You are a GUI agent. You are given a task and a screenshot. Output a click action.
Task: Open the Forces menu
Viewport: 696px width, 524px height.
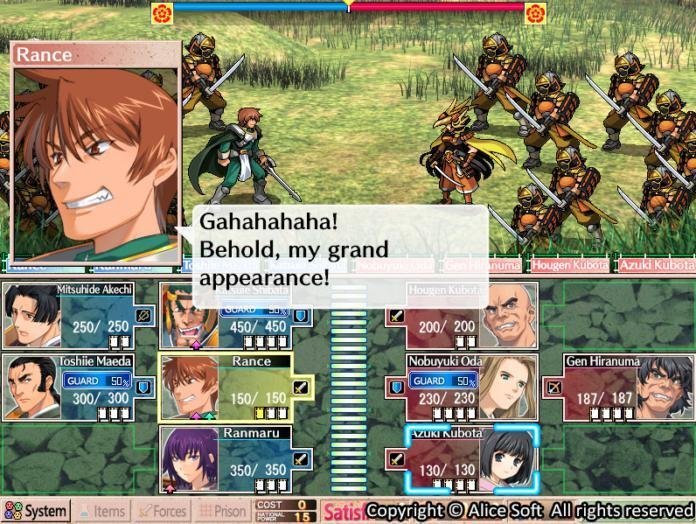click(161, 511)
